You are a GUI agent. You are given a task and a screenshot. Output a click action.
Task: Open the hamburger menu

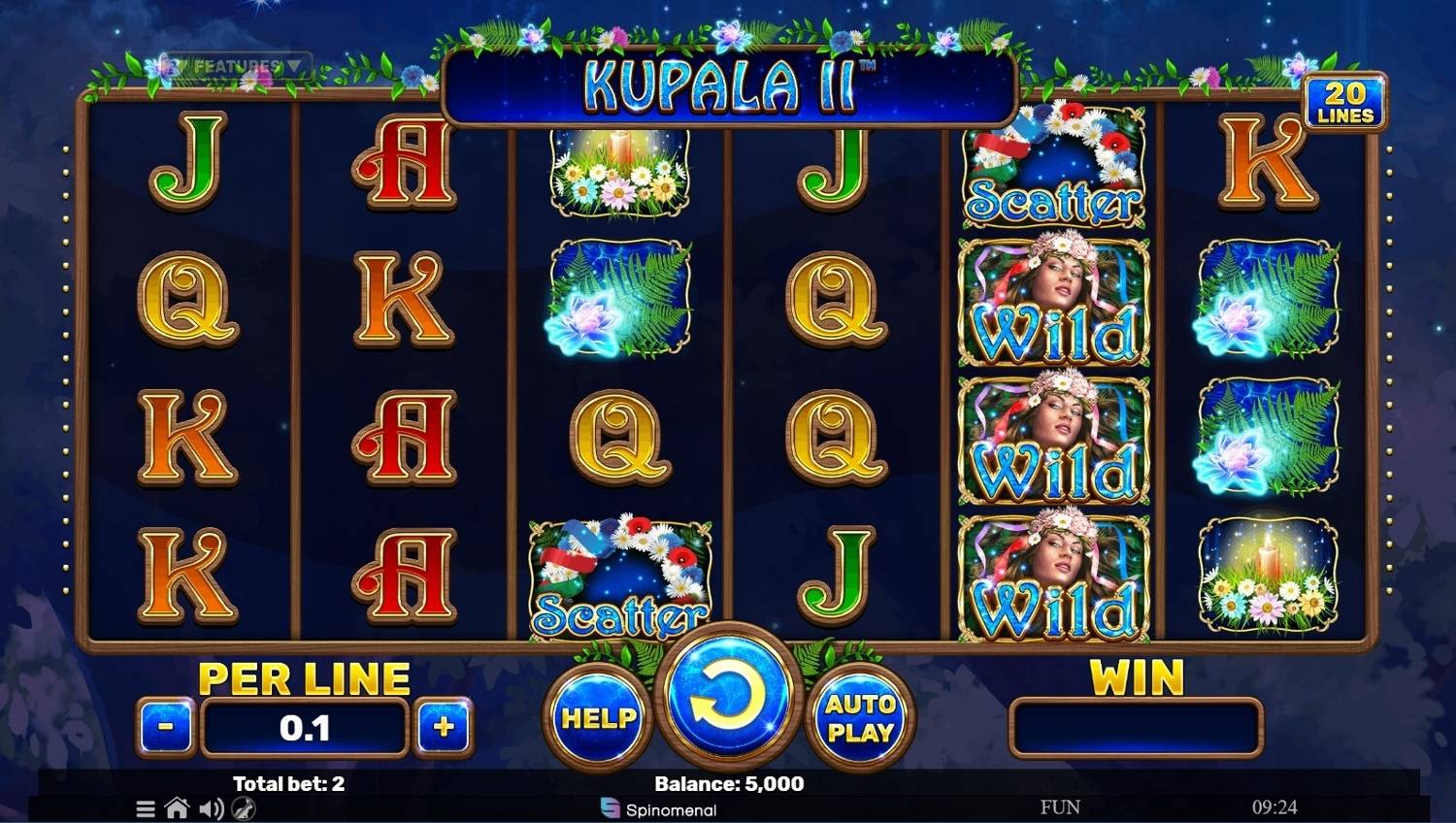148,807
